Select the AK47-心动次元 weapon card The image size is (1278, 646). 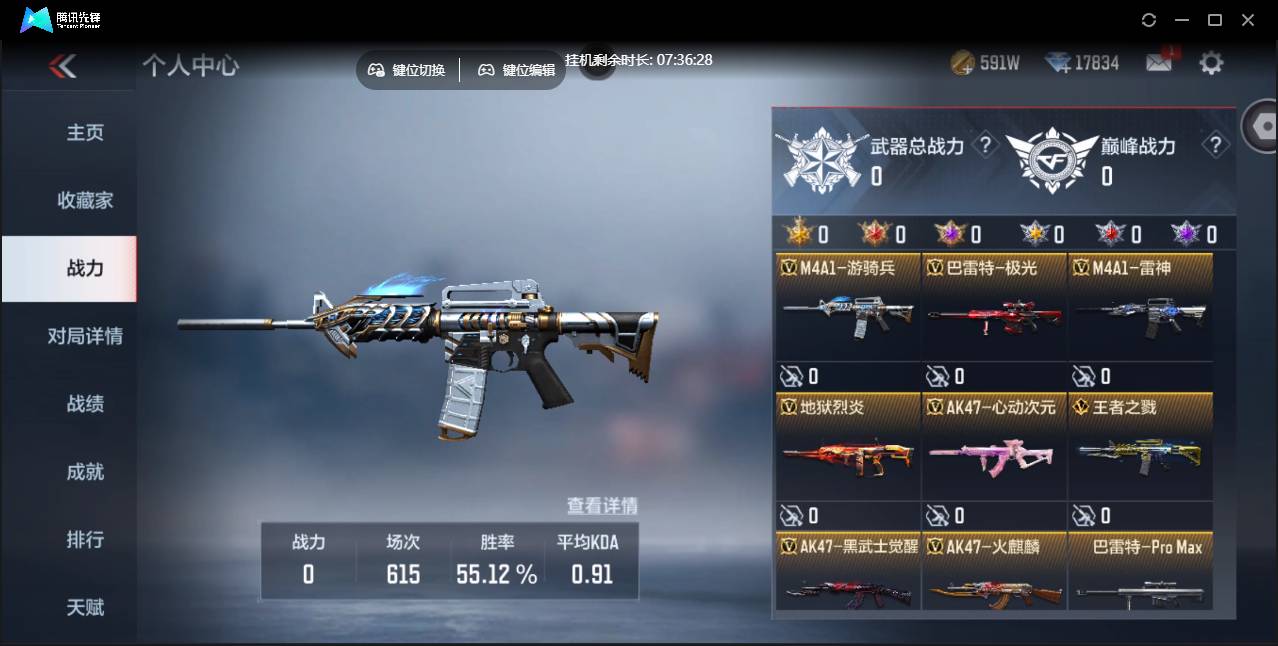click(x=994, y=446)
